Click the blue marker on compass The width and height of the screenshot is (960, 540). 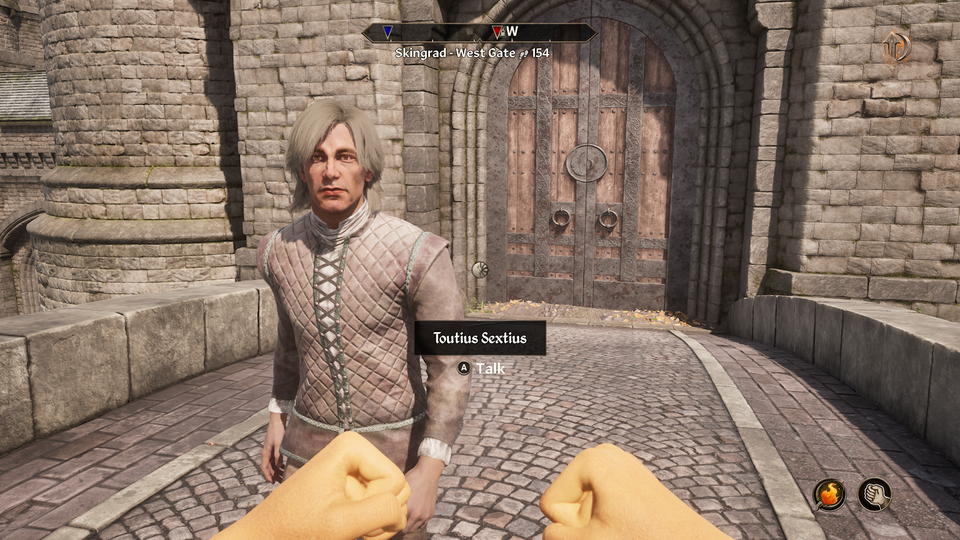tap(387, 32)
